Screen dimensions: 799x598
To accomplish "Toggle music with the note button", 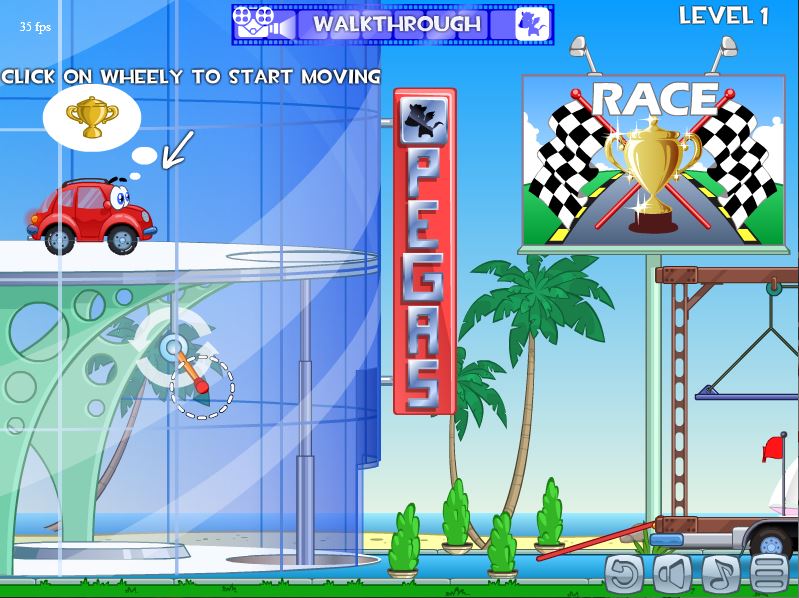I will coord(721,573).
